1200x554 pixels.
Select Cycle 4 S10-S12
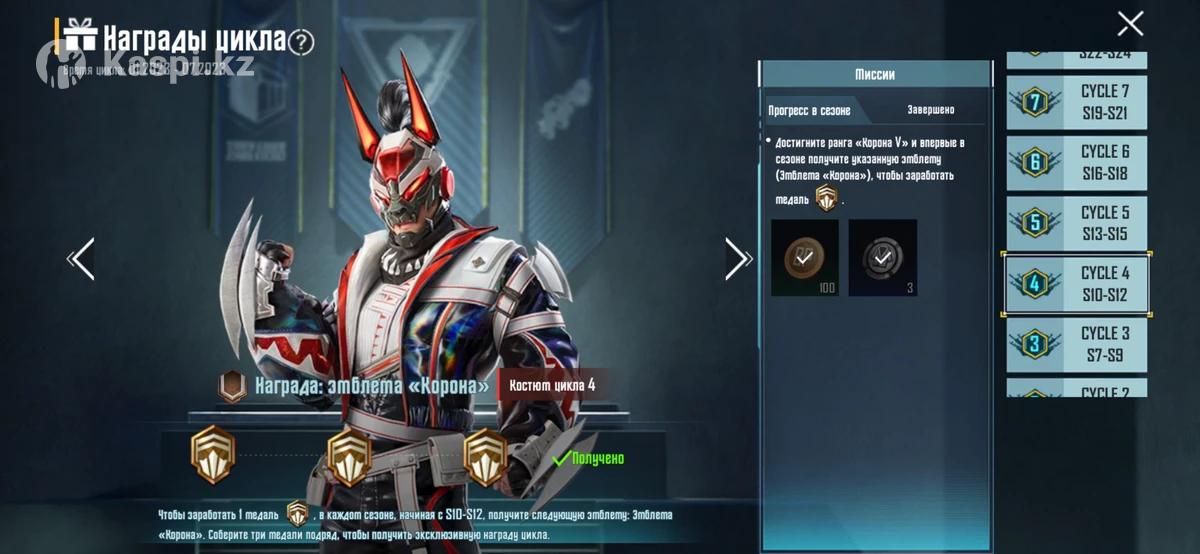click(x=1076, y=284)
